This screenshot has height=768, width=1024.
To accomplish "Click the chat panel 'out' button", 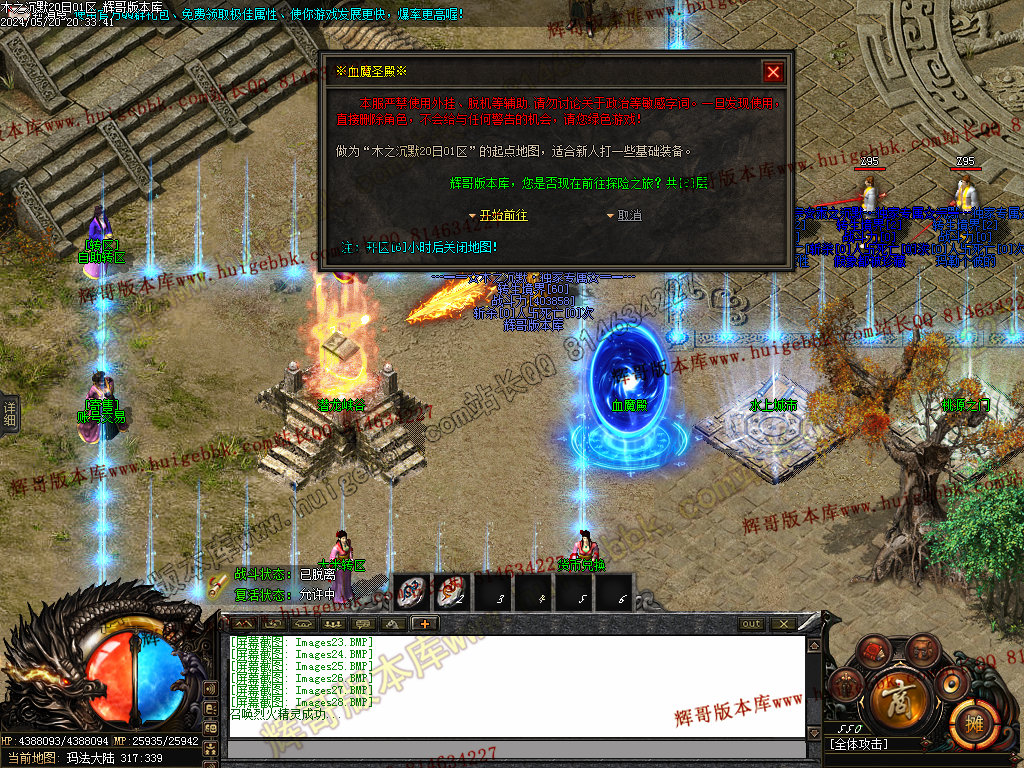I will pos(751,624).
